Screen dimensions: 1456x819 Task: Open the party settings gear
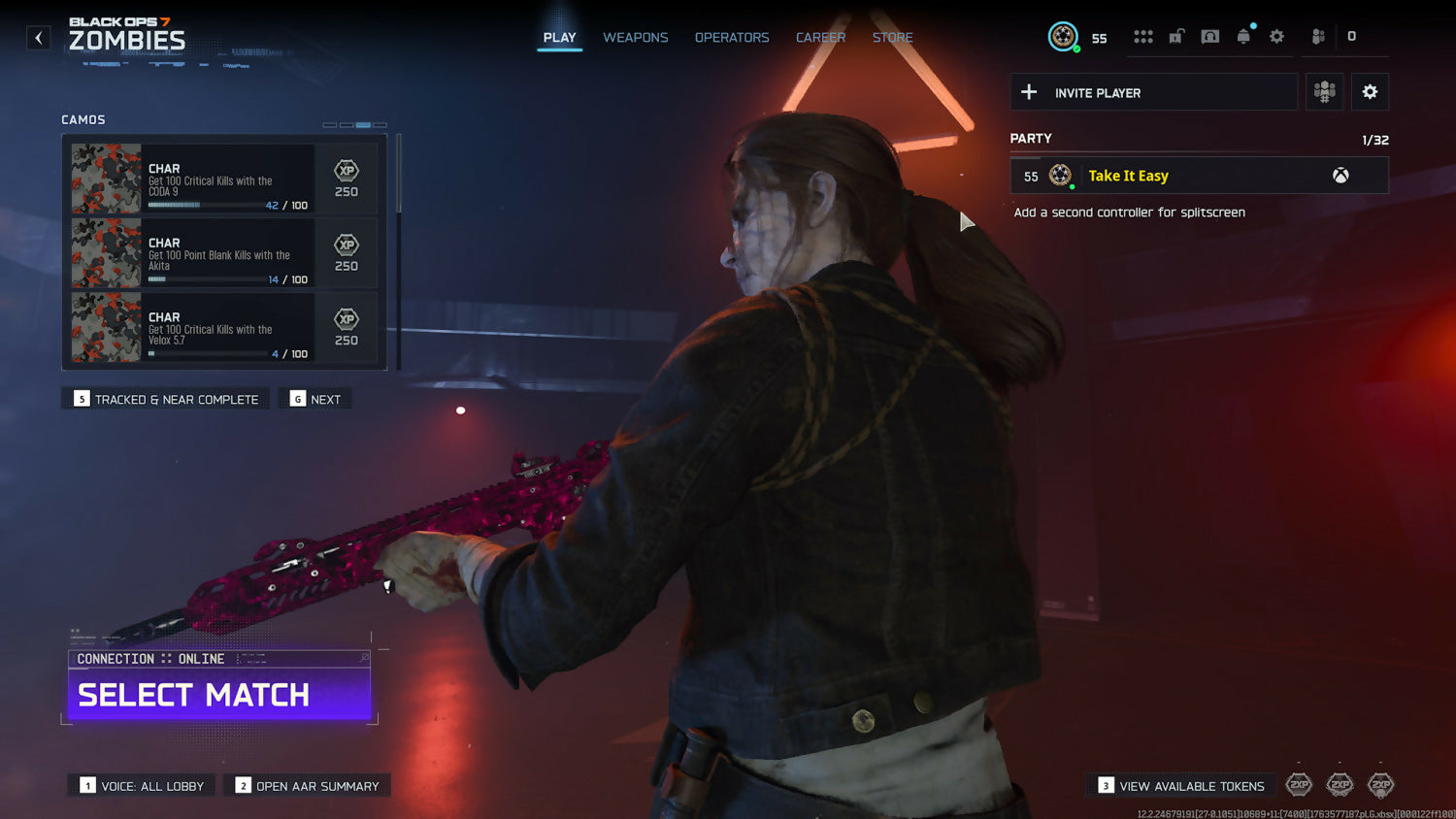(1370, 92)
